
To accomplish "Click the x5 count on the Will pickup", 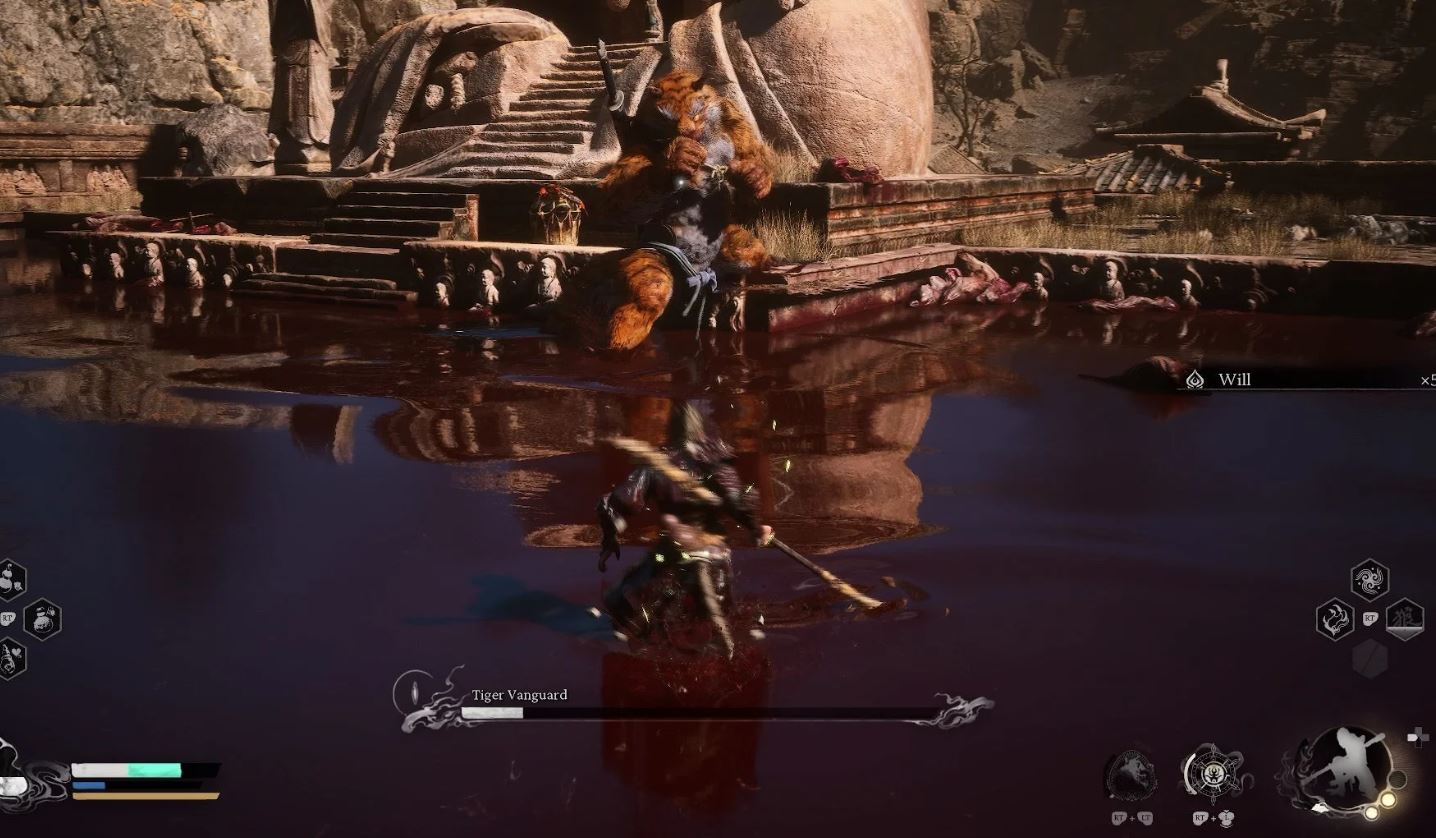I will click(1428, 379).
